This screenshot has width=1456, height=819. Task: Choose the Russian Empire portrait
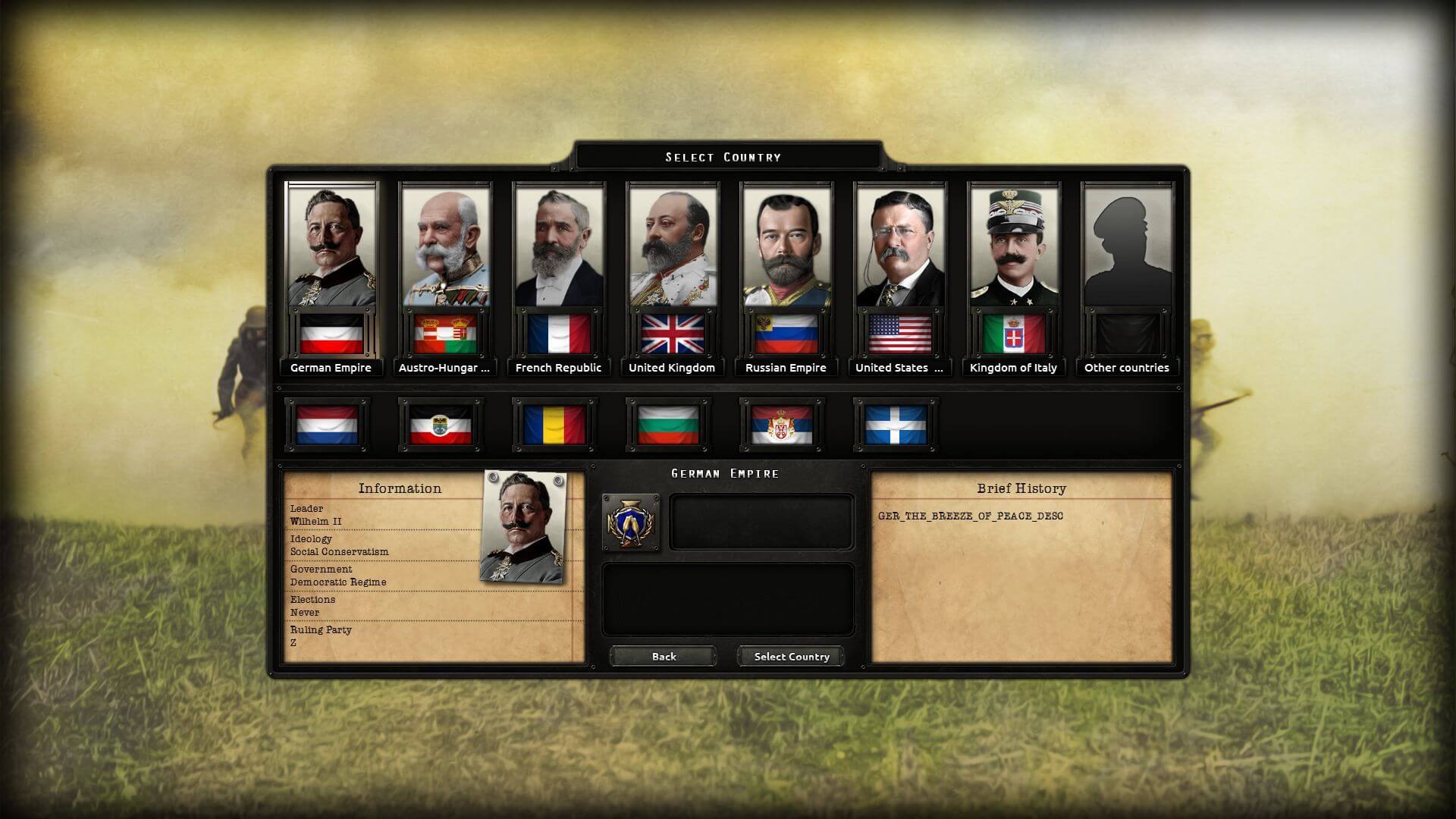click(786, 246)
